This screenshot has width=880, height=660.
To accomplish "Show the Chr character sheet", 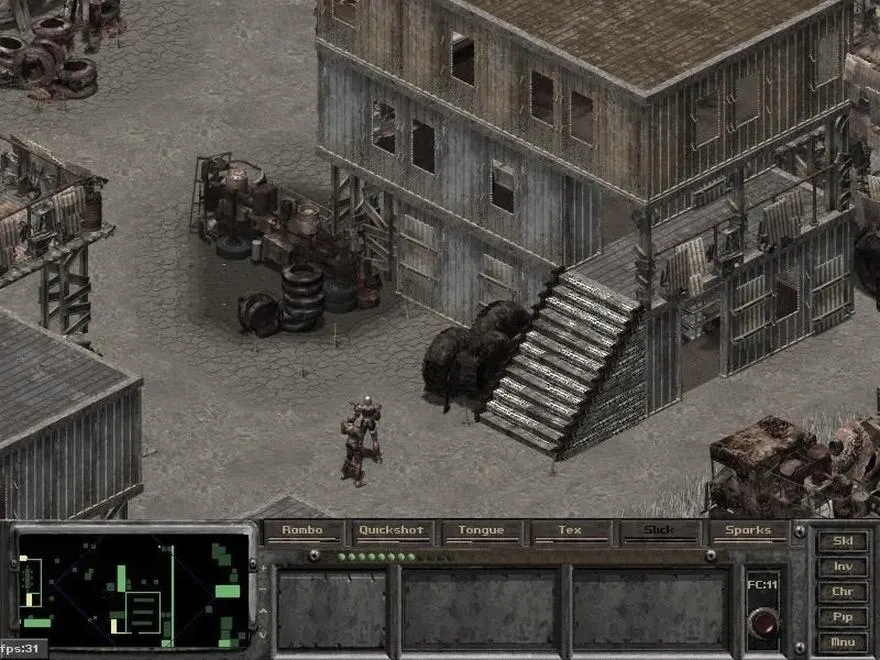I will [x=842, y=592].
